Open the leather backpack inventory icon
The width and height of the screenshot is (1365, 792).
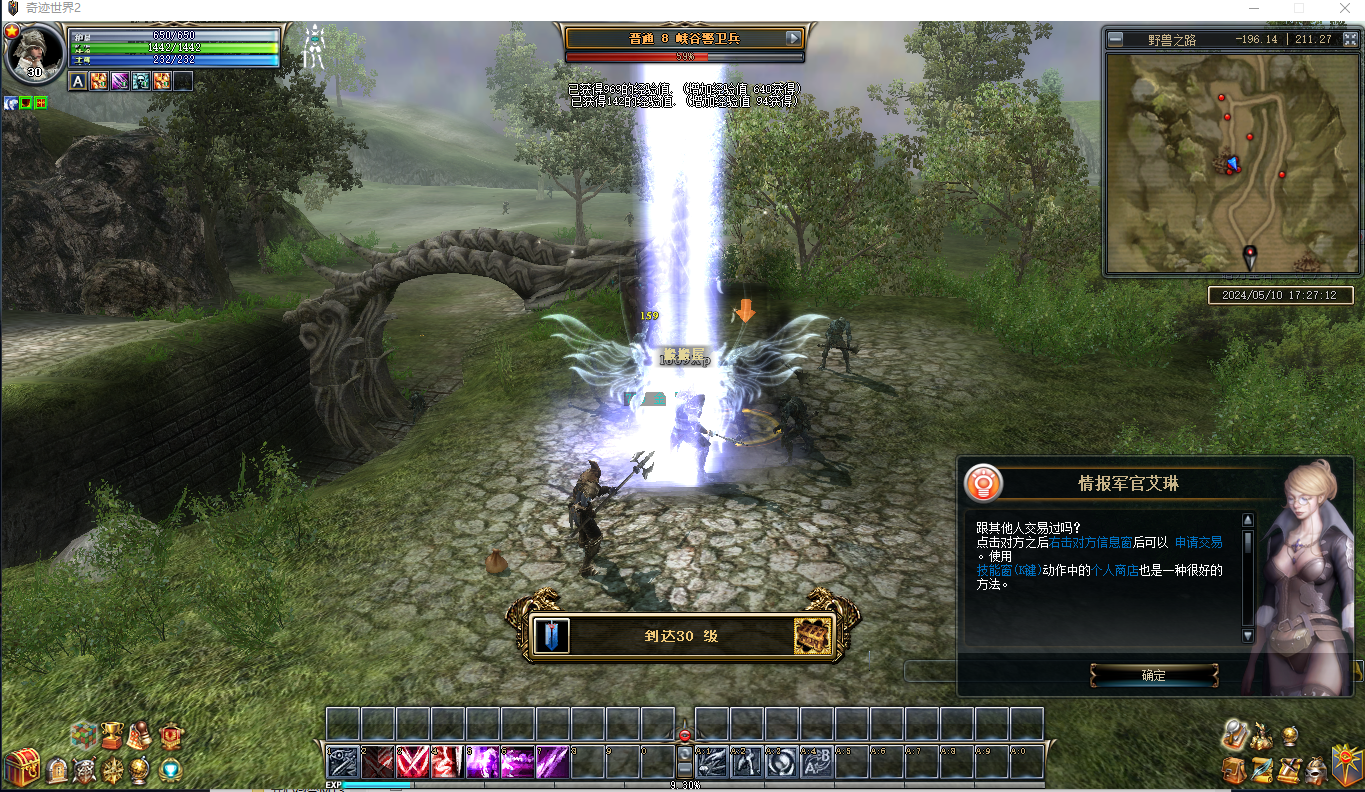point(1233,770)
